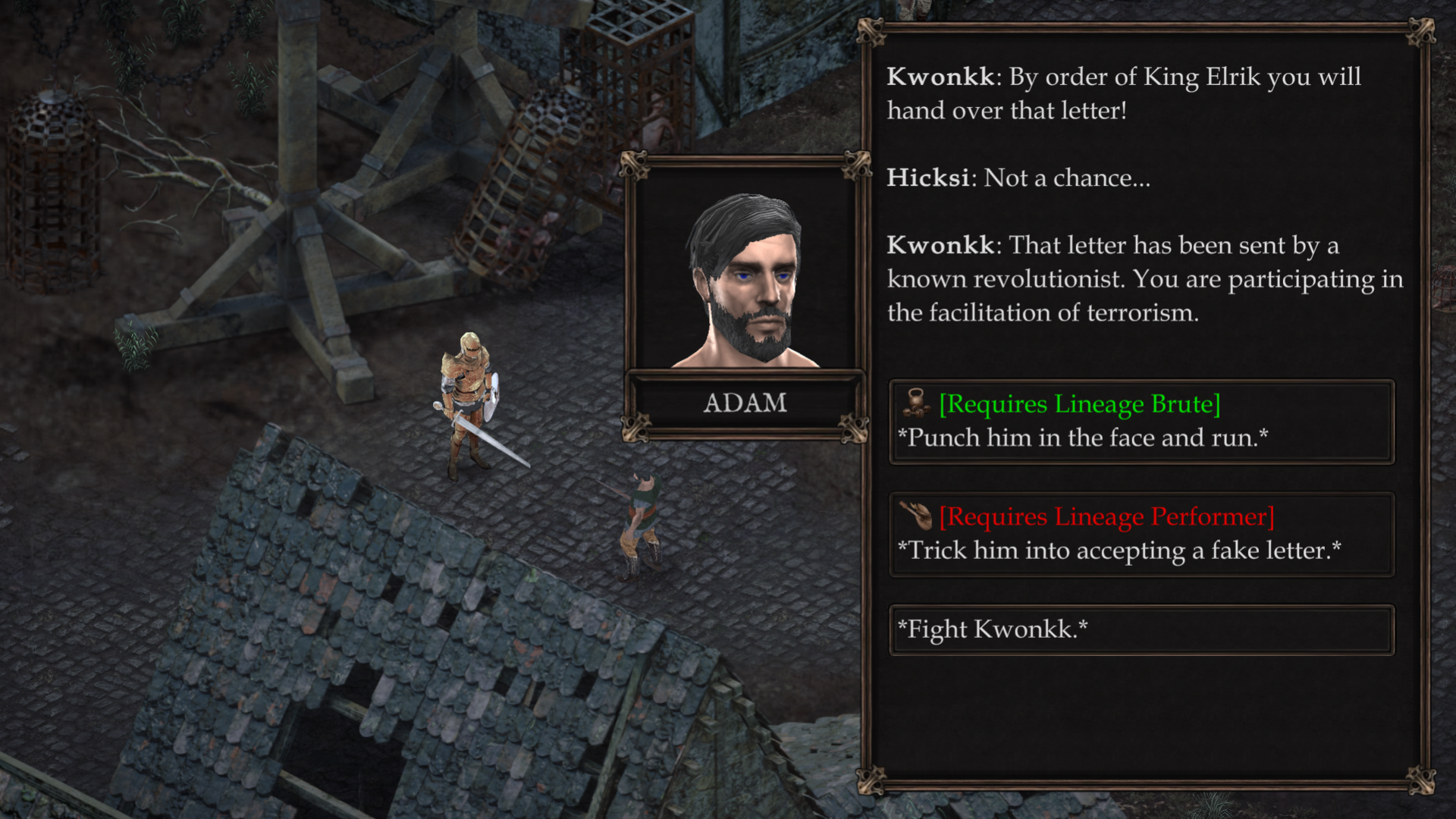Screen dimensions: 1456x819
Task: Pick the Performer fake letter trick option
Action: (x=1141, y=534)
